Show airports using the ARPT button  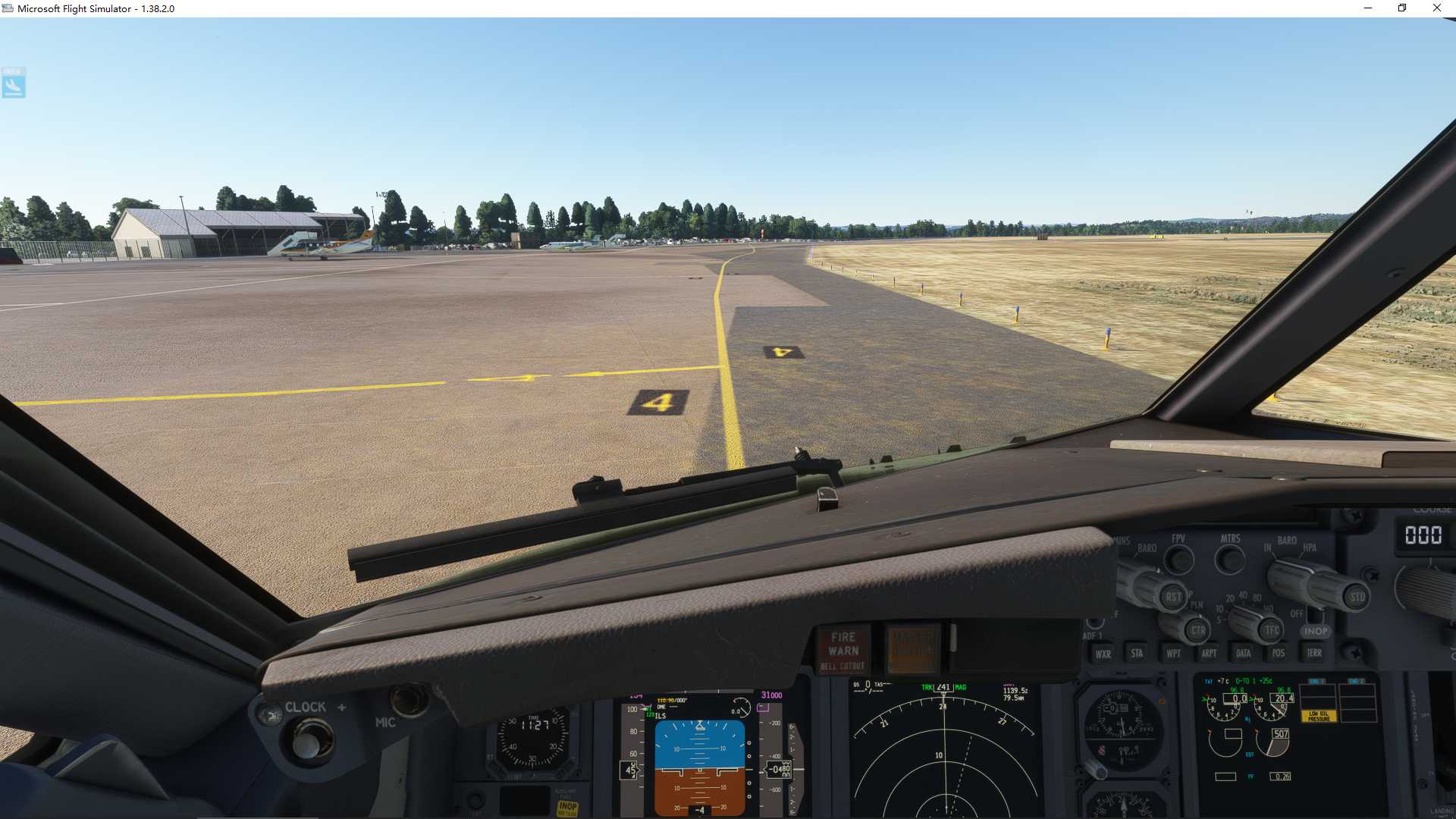[1209, 653]
